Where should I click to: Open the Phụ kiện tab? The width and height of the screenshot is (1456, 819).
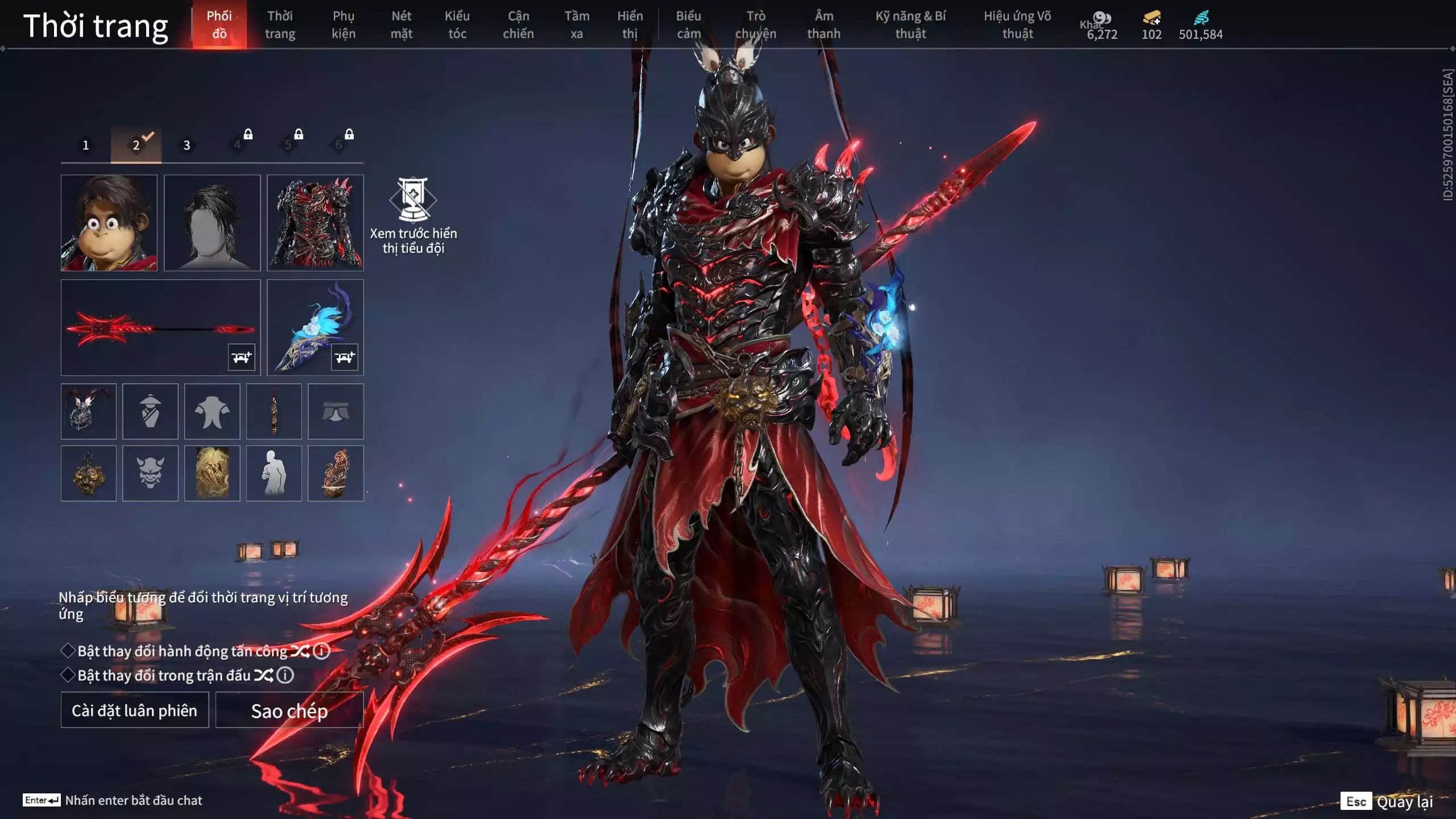point(344,24)
